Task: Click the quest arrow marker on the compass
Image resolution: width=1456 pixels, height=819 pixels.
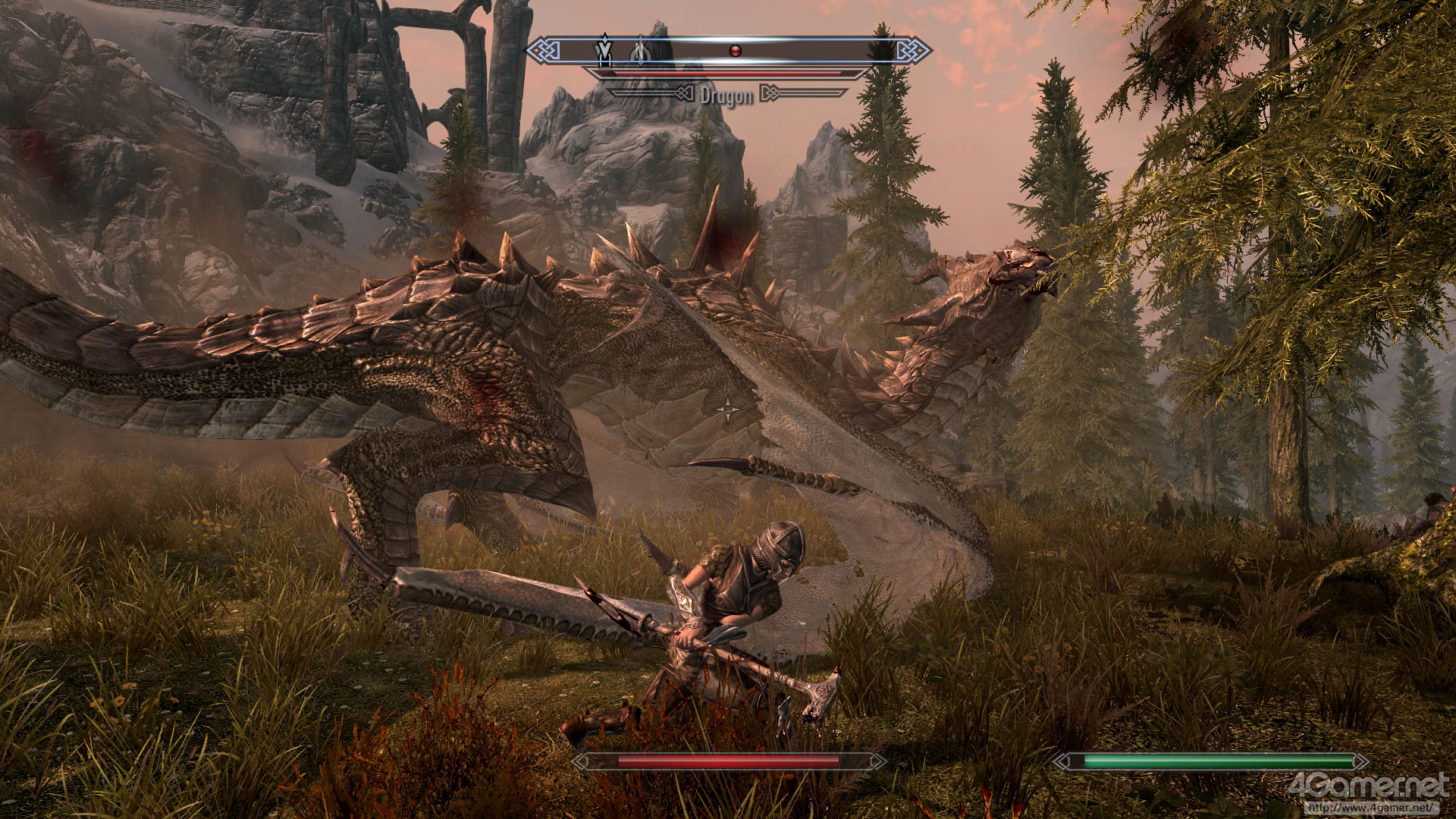Action: tap(604, 50)
